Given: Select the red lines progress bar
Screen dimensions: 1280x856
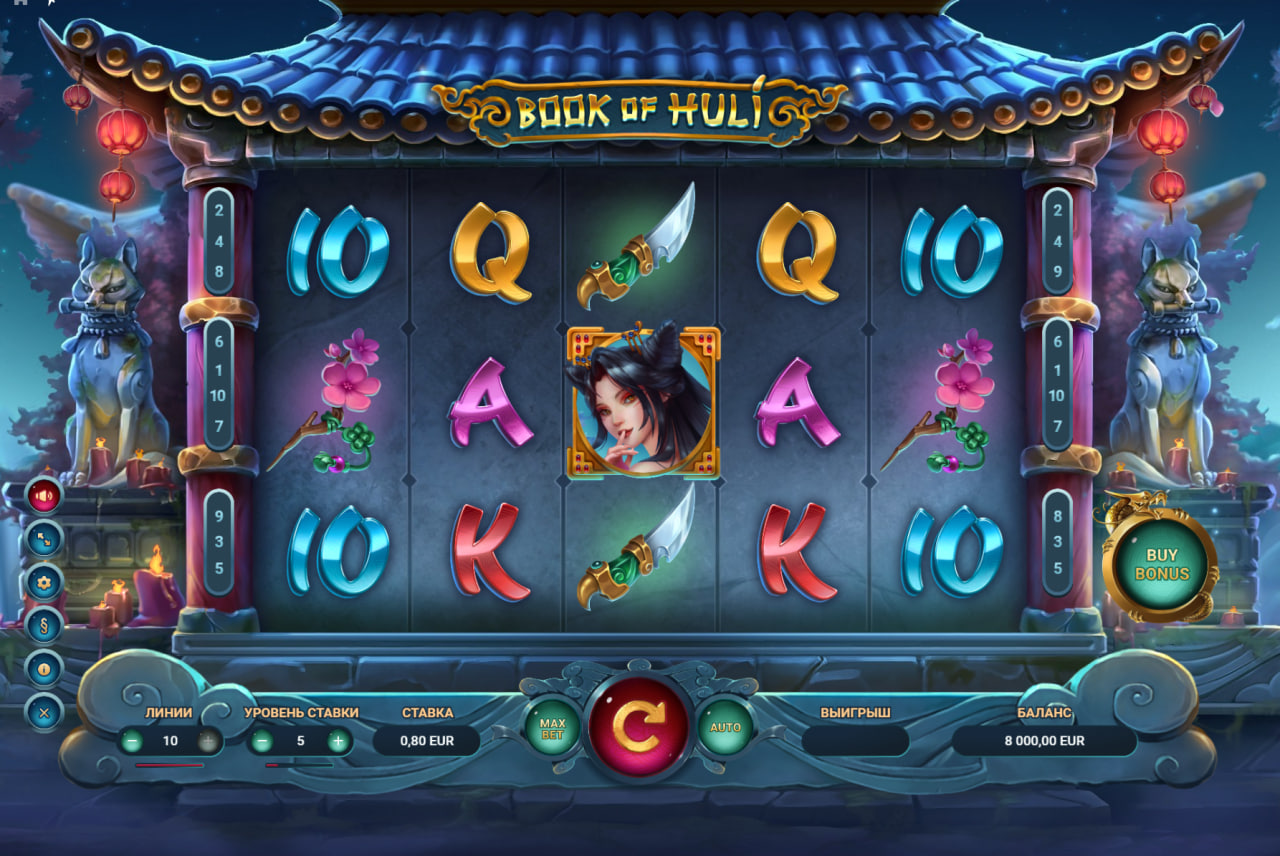Looking at the screenshot, I should [x=170, y=763].
